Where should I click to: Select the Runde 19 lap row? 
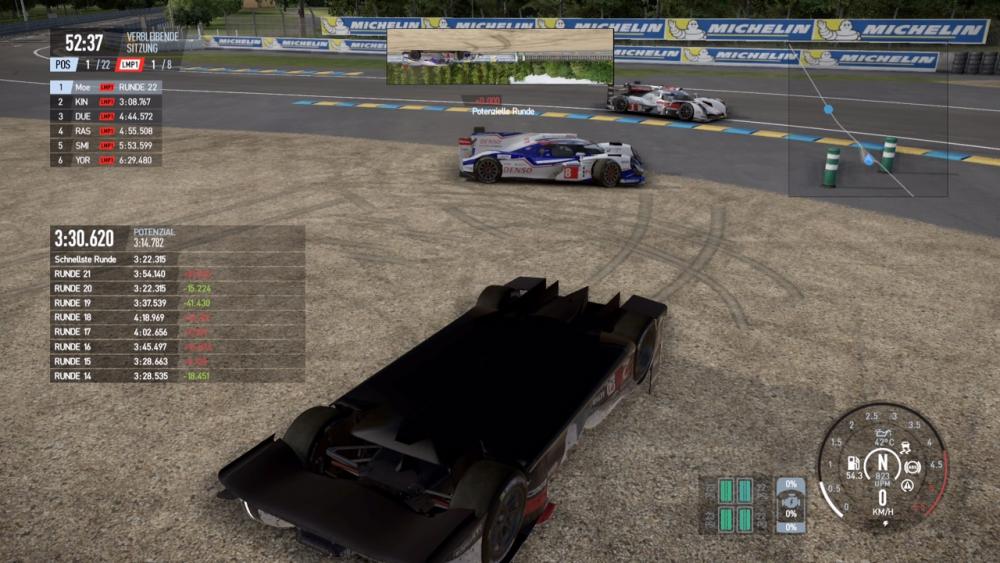pos(177,303)
